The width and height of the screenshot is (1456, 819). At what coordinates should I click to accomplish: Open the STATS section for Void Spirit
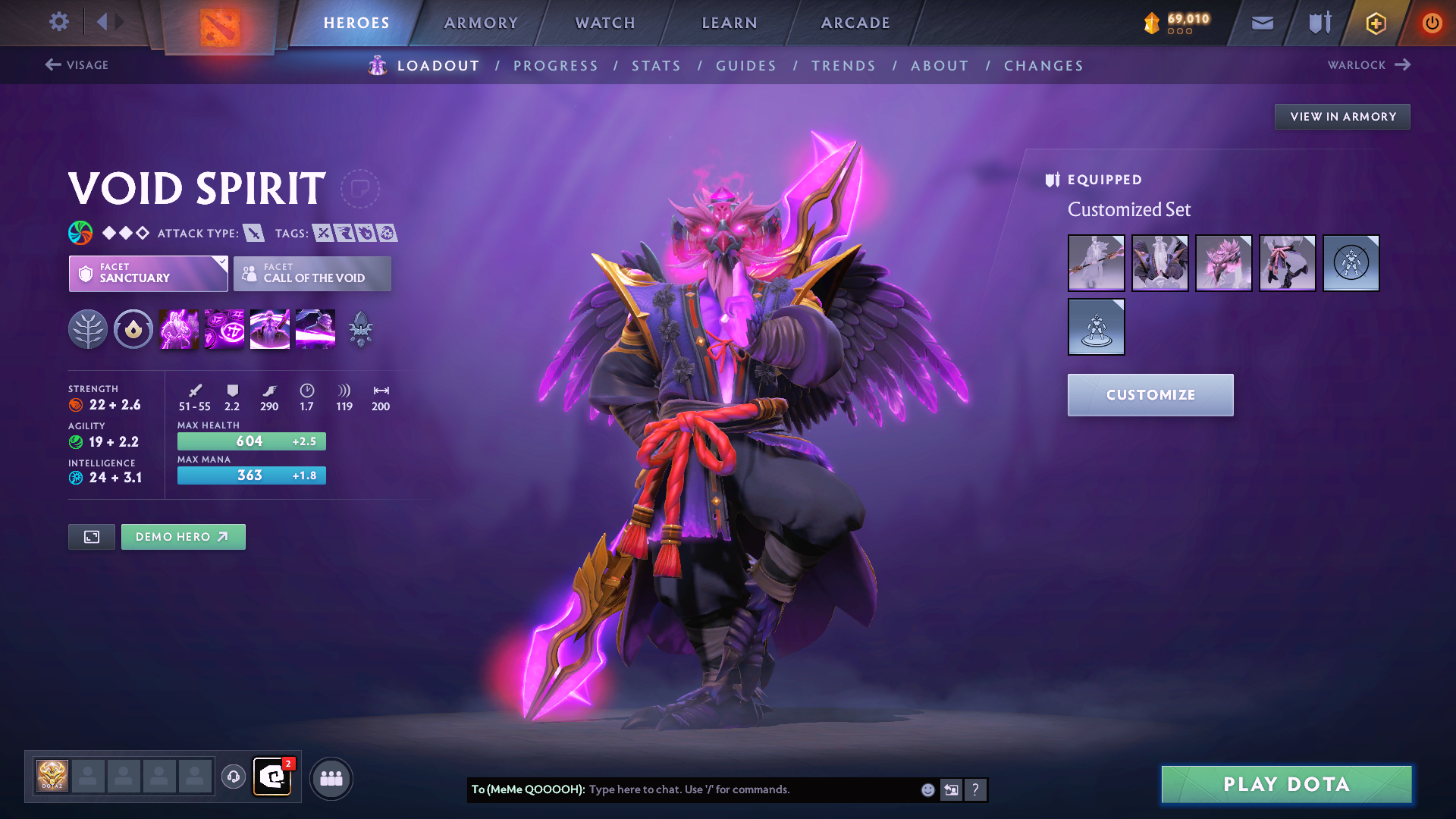(657, 66)
